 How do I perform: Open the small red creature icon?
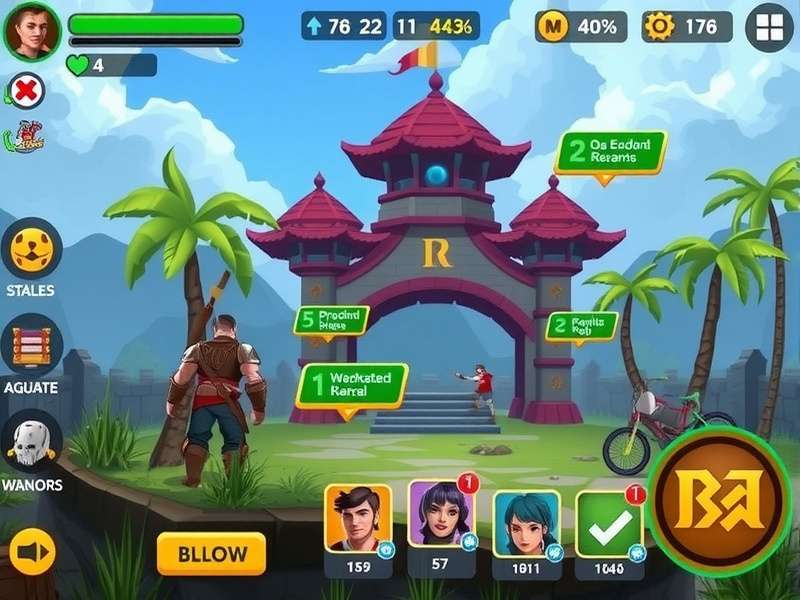[x=28, y=138]
